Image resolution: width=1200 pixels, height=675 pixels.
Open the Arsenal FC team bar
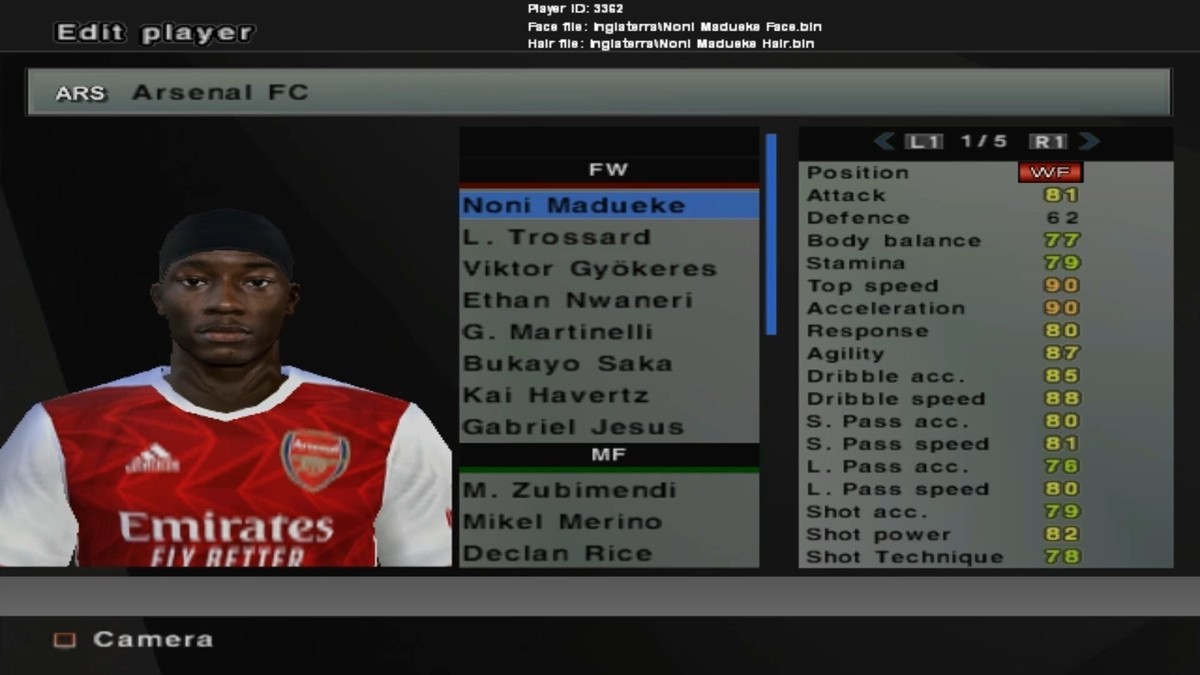[x=598, y=93]
